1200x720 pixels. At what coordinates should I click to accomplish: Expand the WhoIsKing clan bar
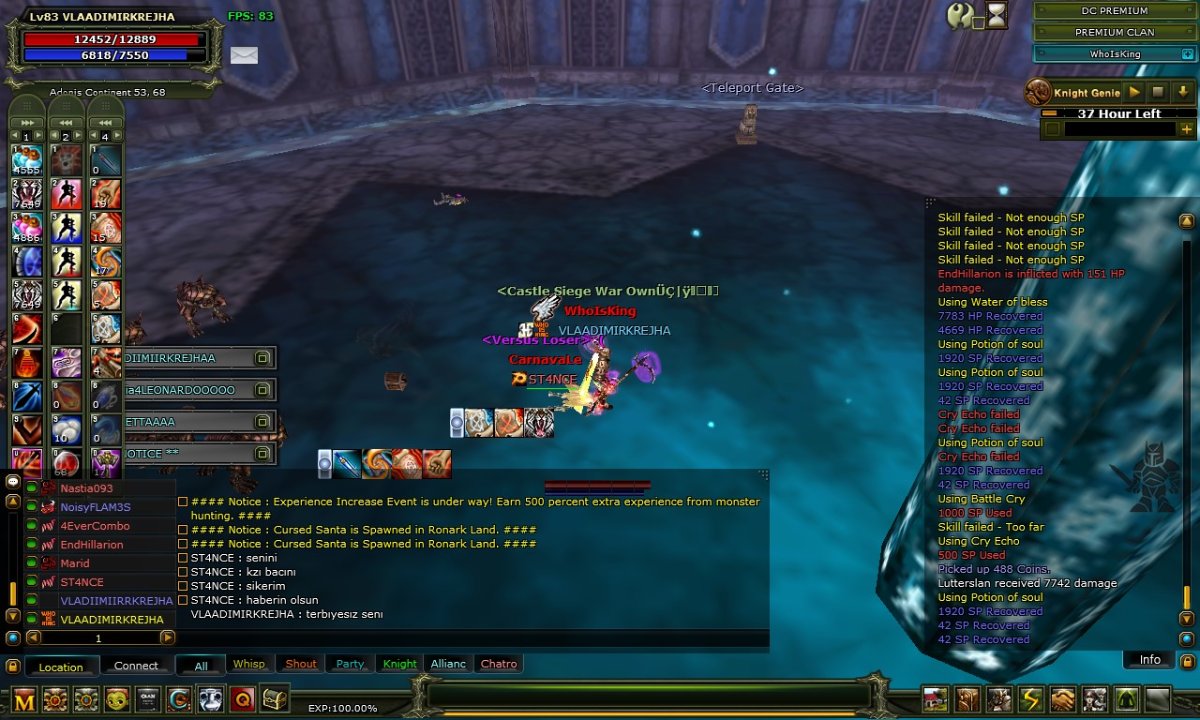pyautogui.click(x=1187, y=54)
